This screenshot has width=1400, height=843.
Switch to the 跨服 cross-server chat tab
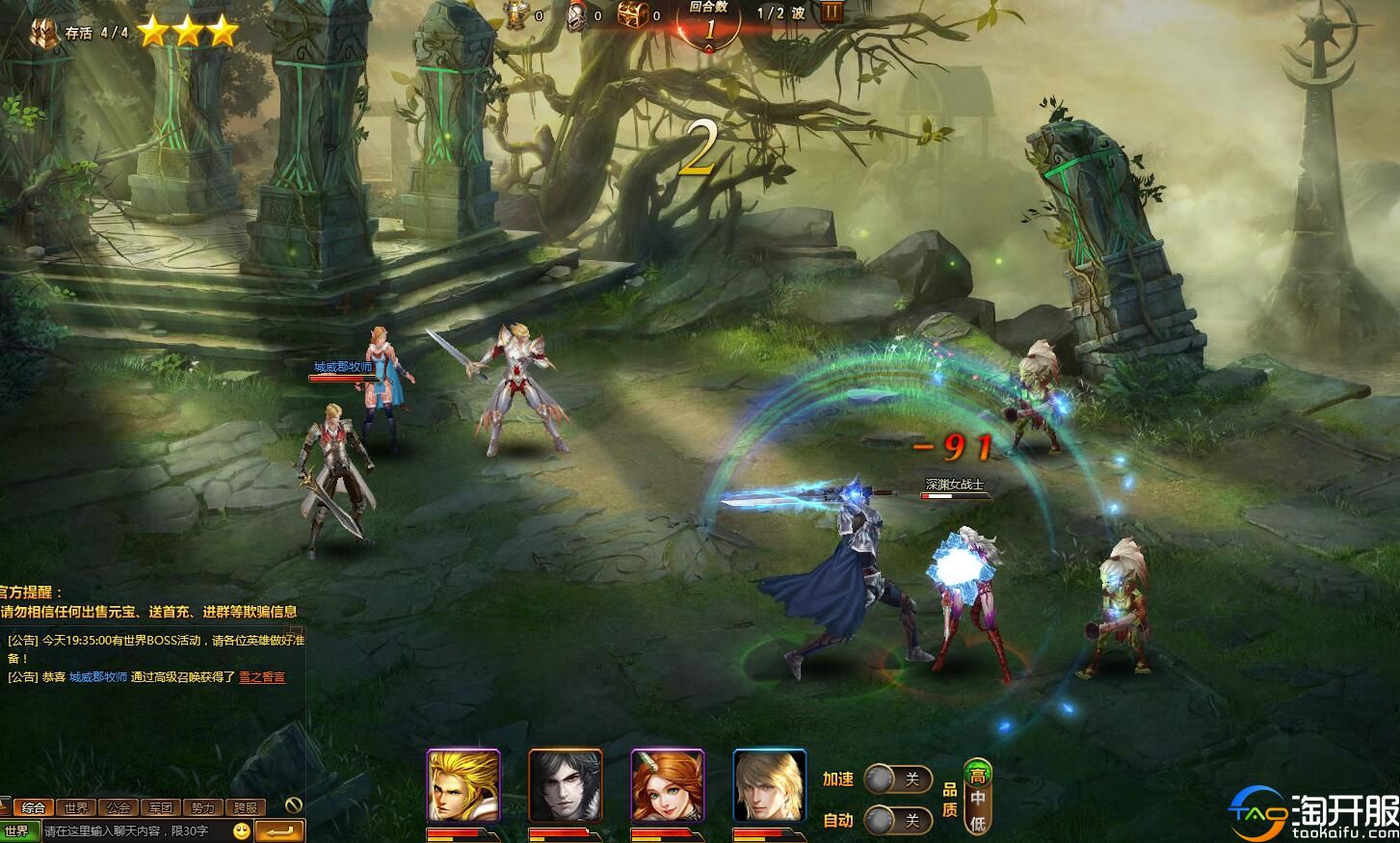[245, 807]
